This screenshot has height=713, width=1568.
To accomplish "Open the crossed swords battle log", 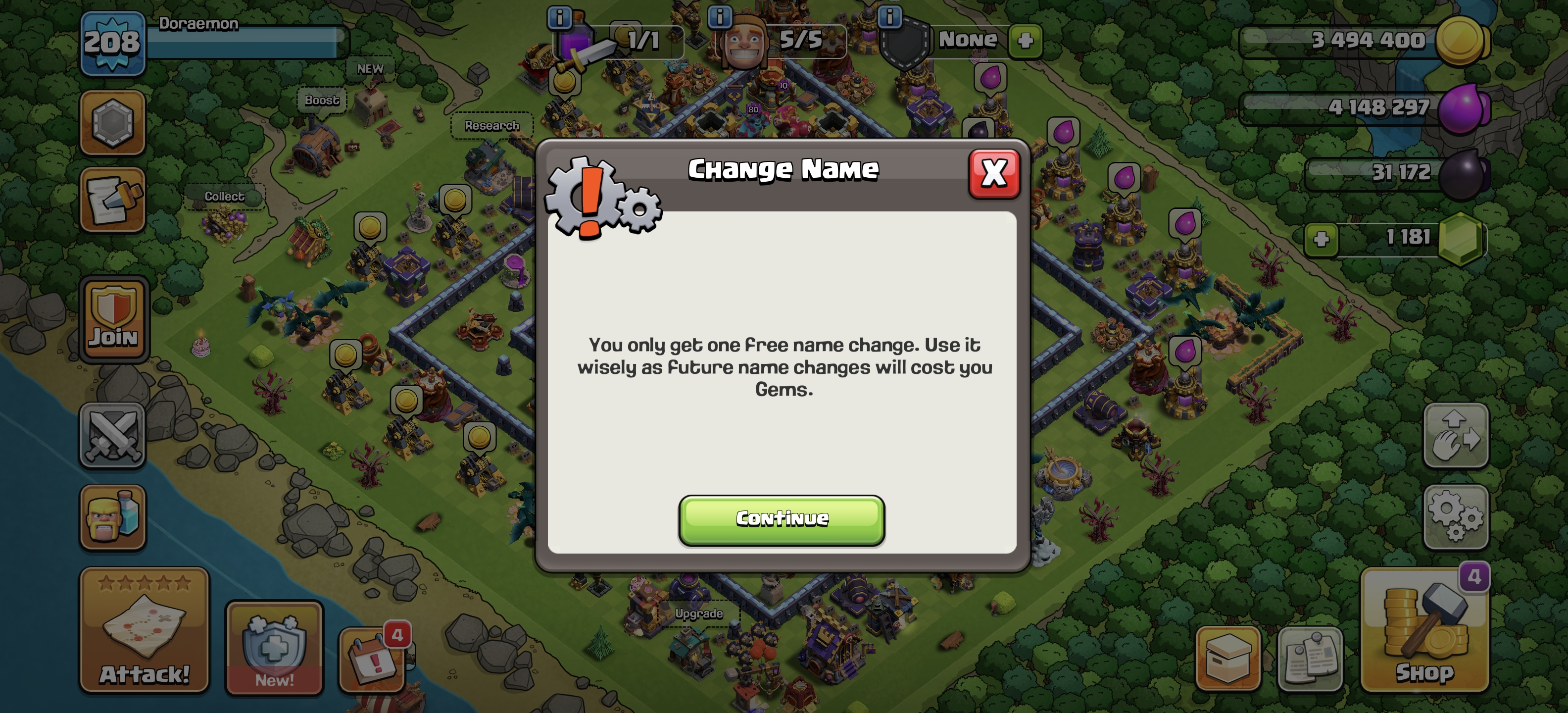I will click(113, 435).
